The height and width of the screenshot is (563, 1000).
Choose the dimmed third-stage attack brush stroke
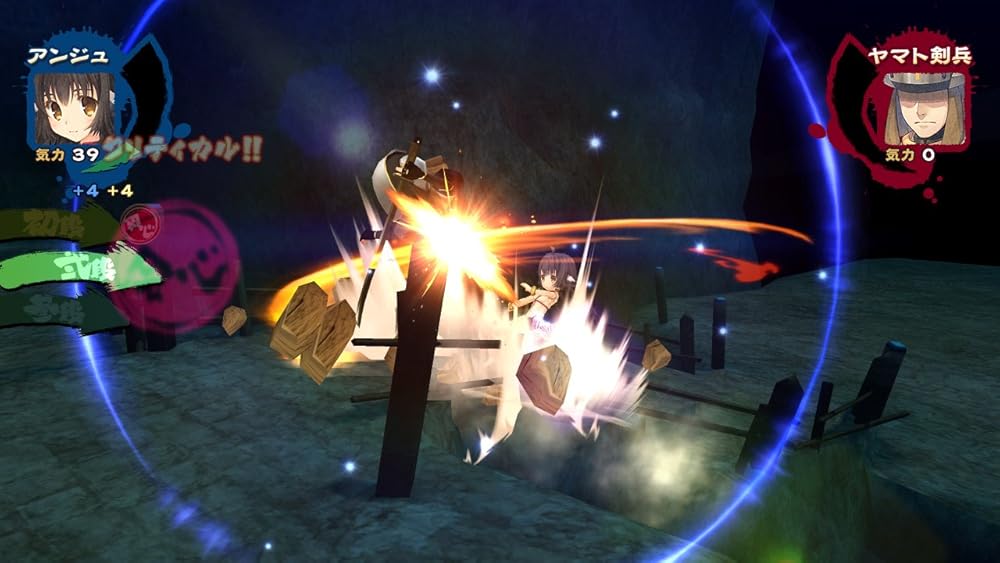click(x=55, y=307)
